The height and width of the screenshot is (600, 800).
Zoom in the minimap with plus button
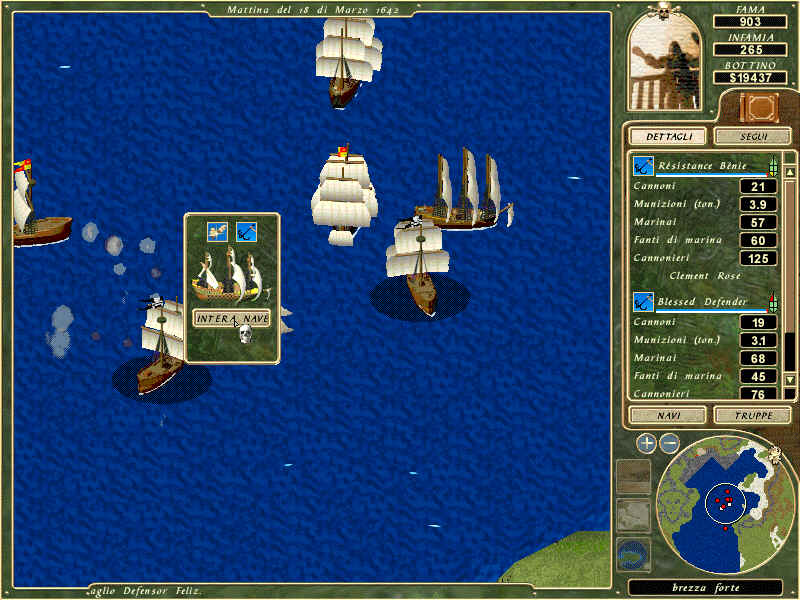click(646, 443)
